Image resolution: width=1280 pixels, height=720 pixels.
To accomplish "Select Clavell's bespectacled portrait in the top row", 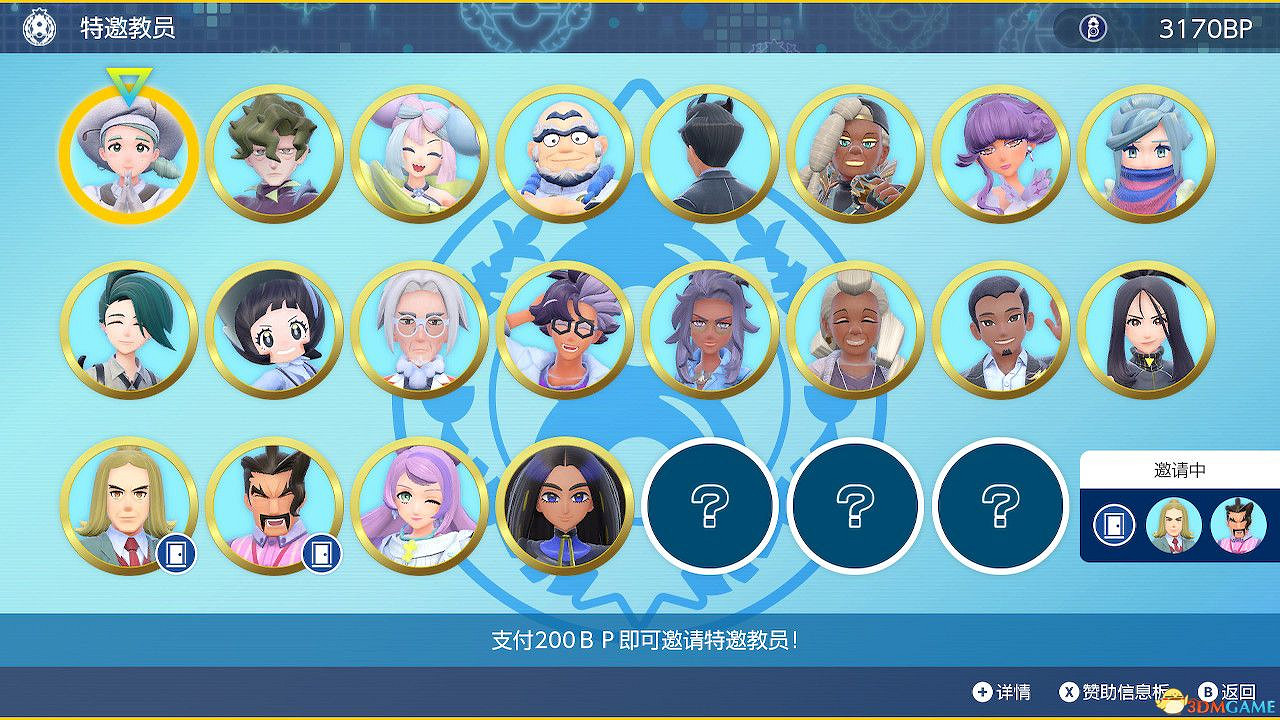I will click(x=565, y=152).
